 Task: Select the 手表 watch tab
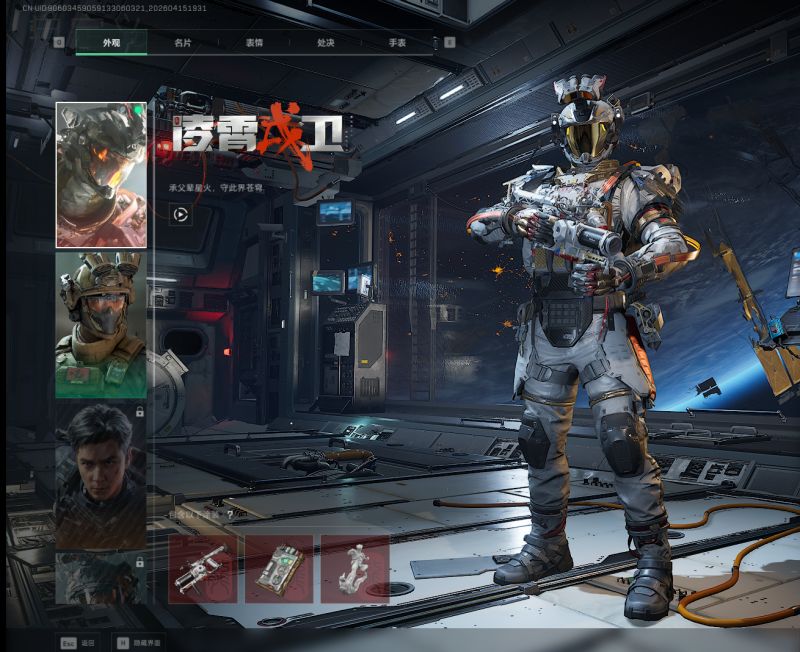click(397, 43)
